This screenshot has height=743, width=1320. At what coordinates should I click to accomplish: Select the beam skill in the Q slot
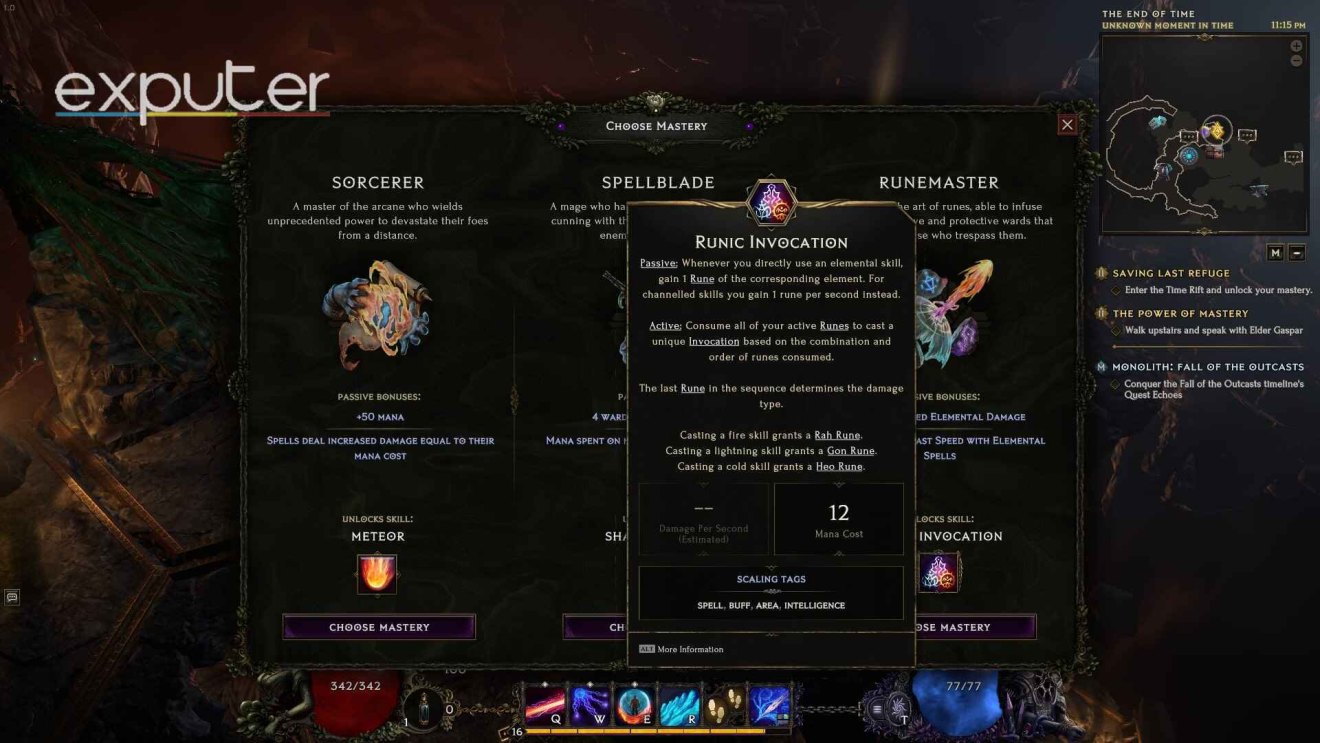click(x=543, y=705)
